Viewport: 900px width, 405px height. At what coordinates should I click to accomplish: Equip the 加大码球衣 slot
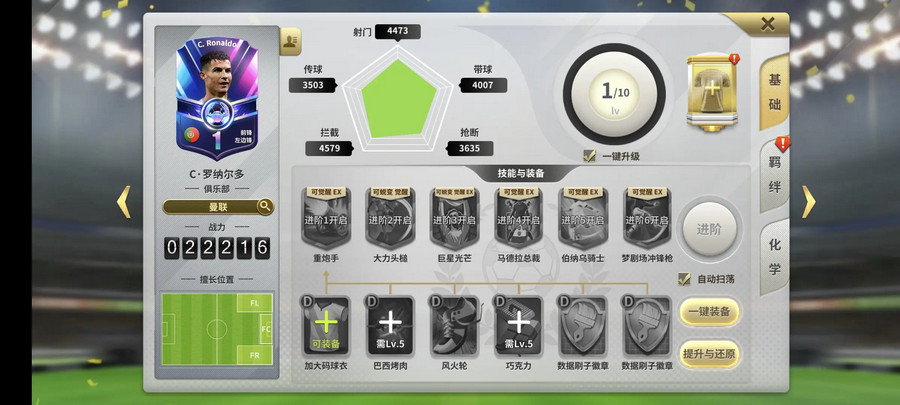(326, 325)
